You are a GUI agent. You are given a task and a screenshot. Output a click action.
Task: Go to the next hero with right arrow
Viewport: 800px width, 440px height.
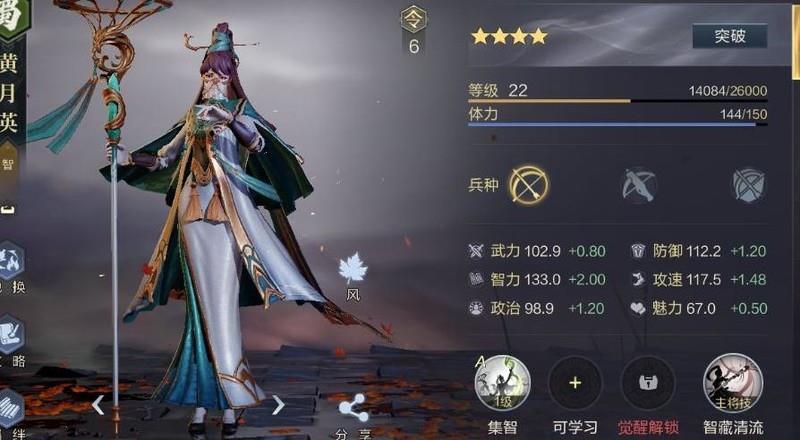279,405
